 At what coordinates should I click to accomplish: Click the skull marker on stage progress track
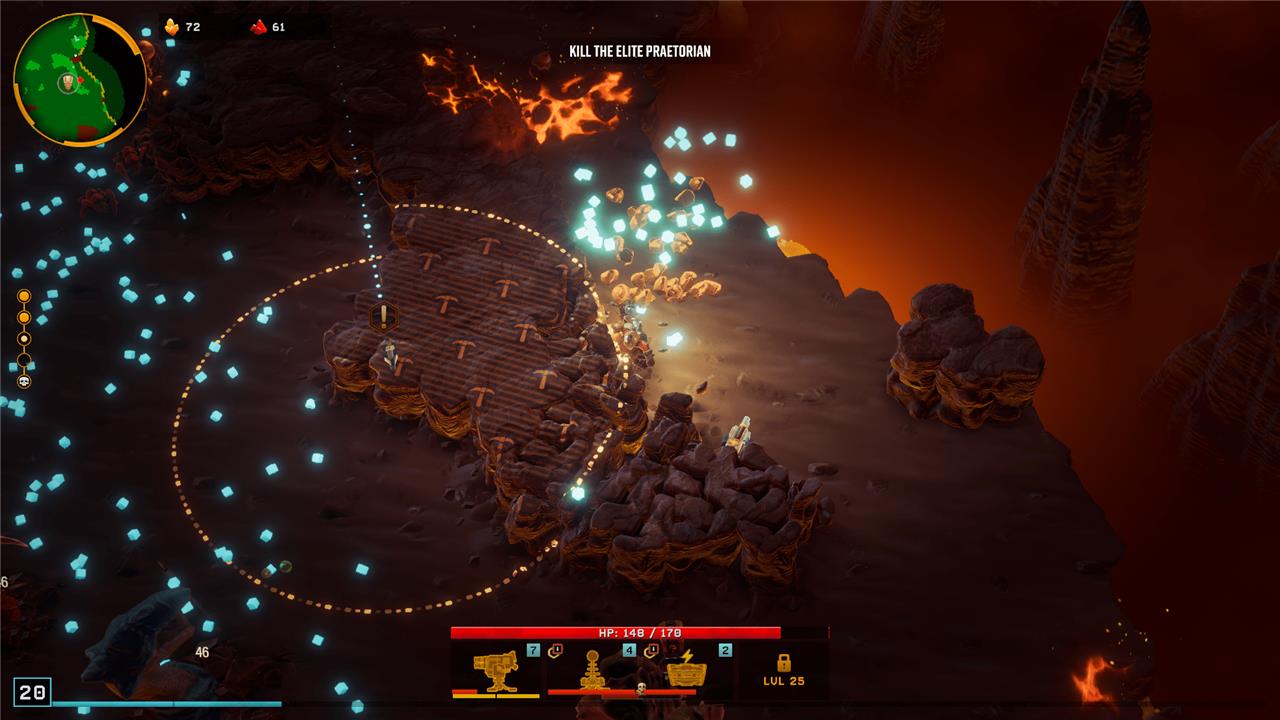coord(24,381)
